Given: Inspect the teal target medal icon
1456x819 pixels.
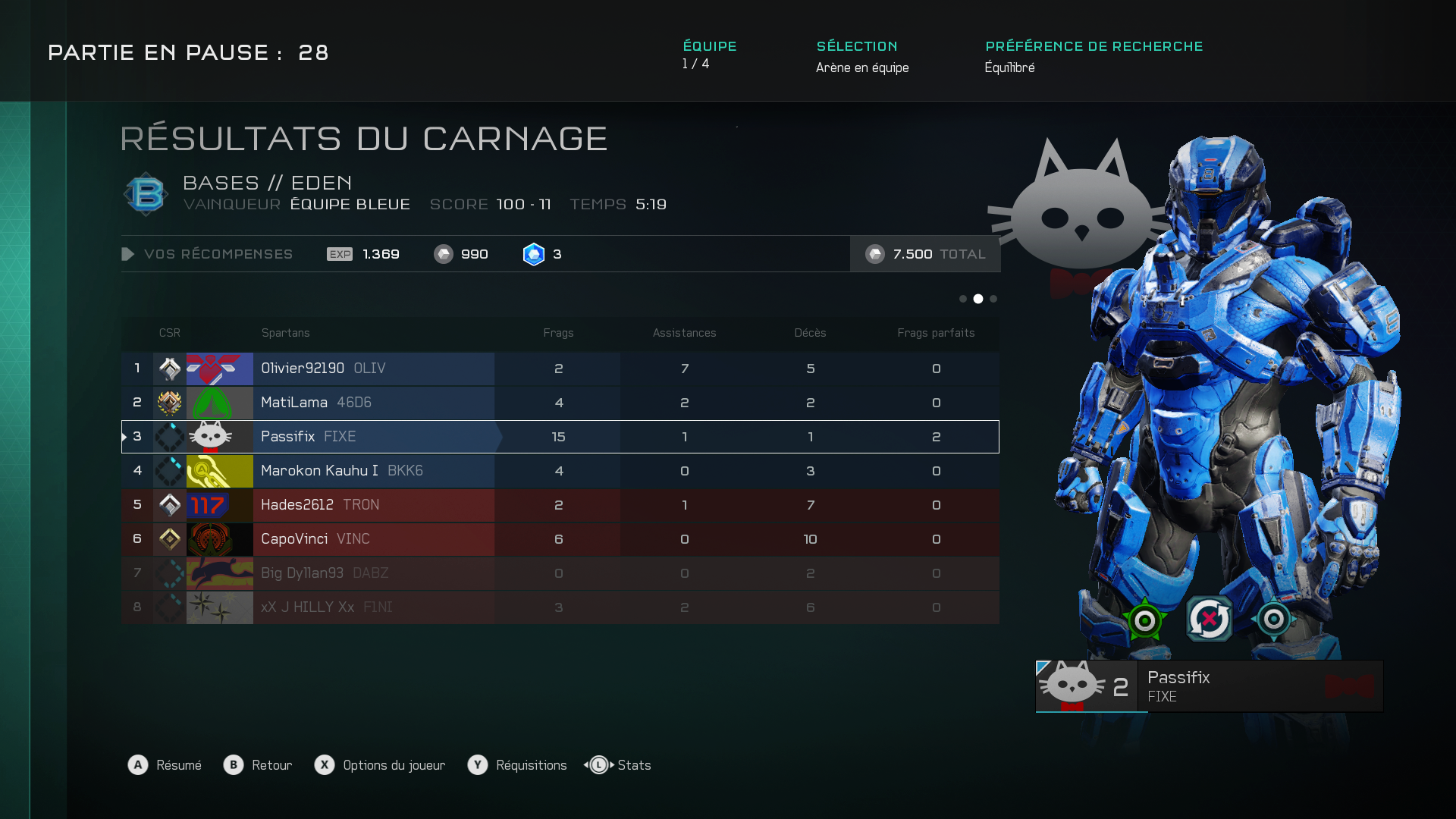Looking at the screenshot, I should 1273,620.
